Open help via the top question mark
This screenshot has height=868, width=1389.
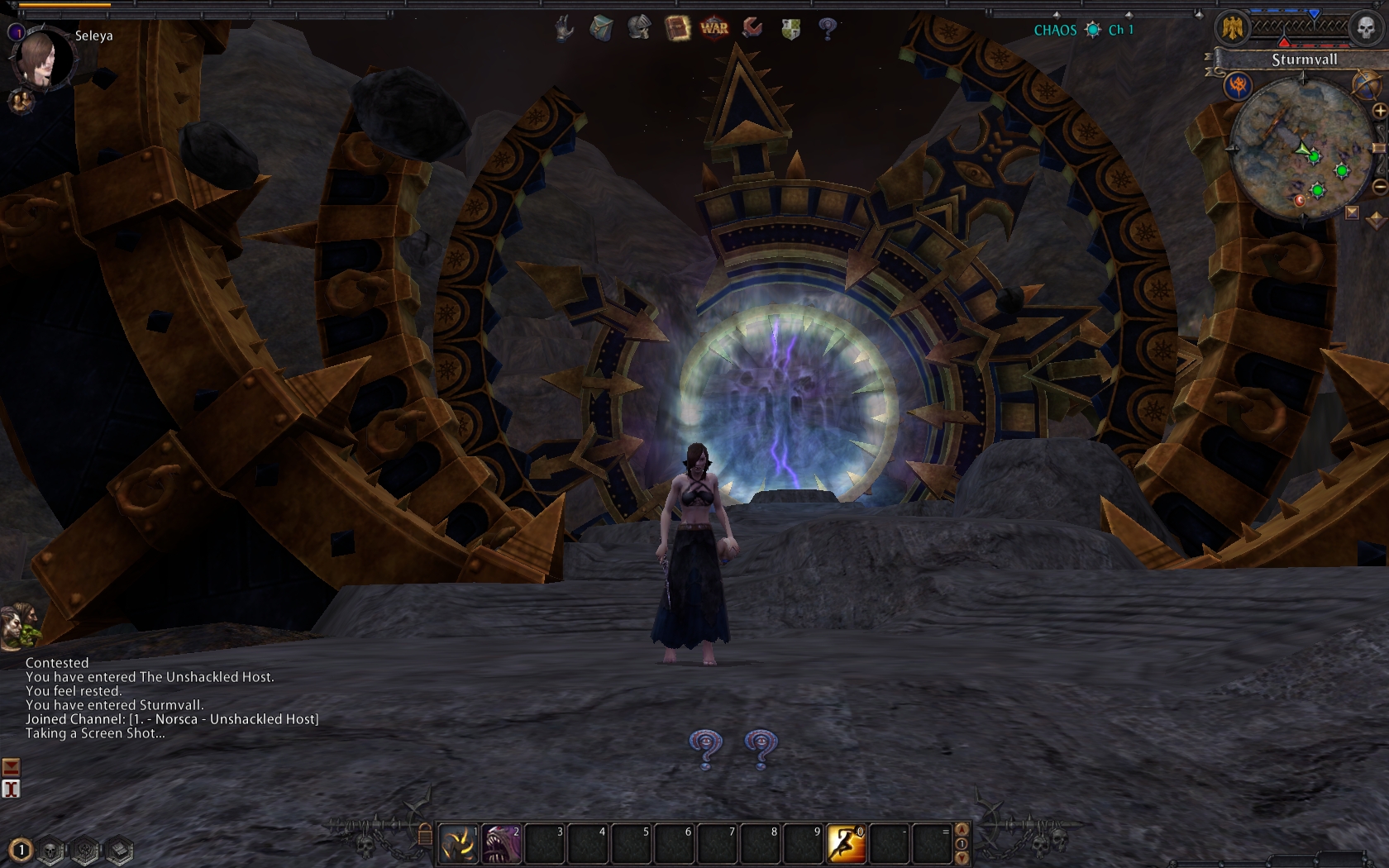828,29
